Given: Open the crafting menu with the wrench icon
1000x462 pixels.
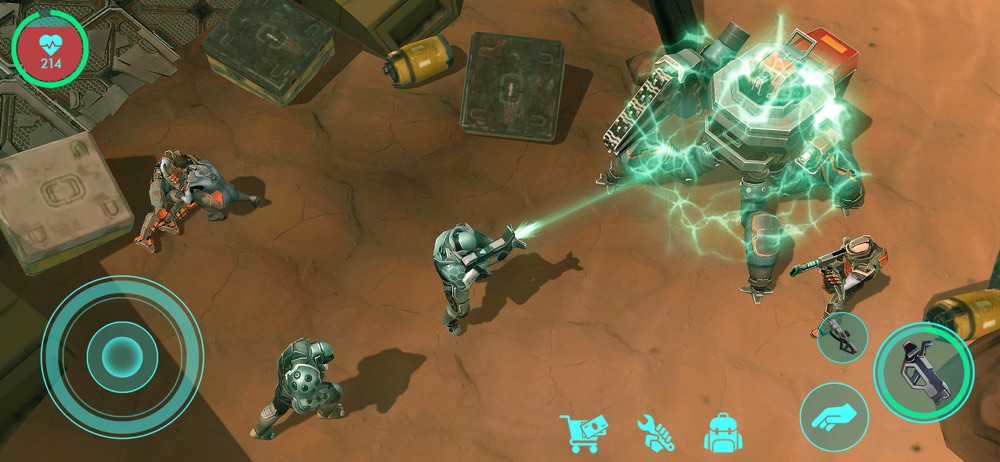Looking at the screenshot, I should 656,432.
